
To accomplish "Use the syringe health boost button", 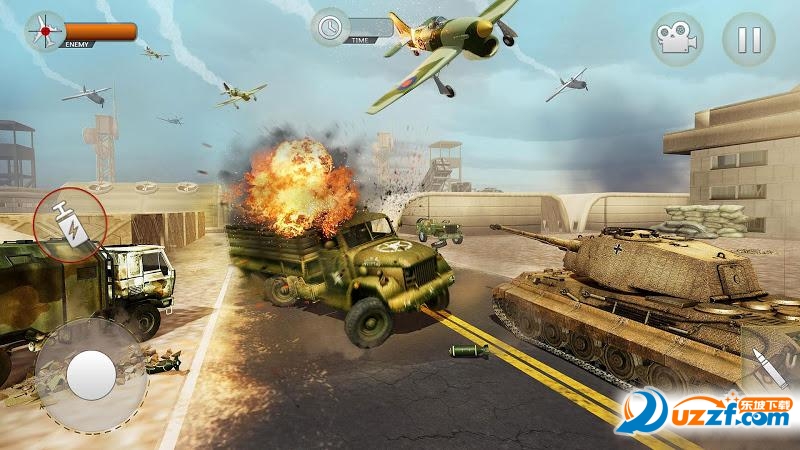I will click(71, 222).
